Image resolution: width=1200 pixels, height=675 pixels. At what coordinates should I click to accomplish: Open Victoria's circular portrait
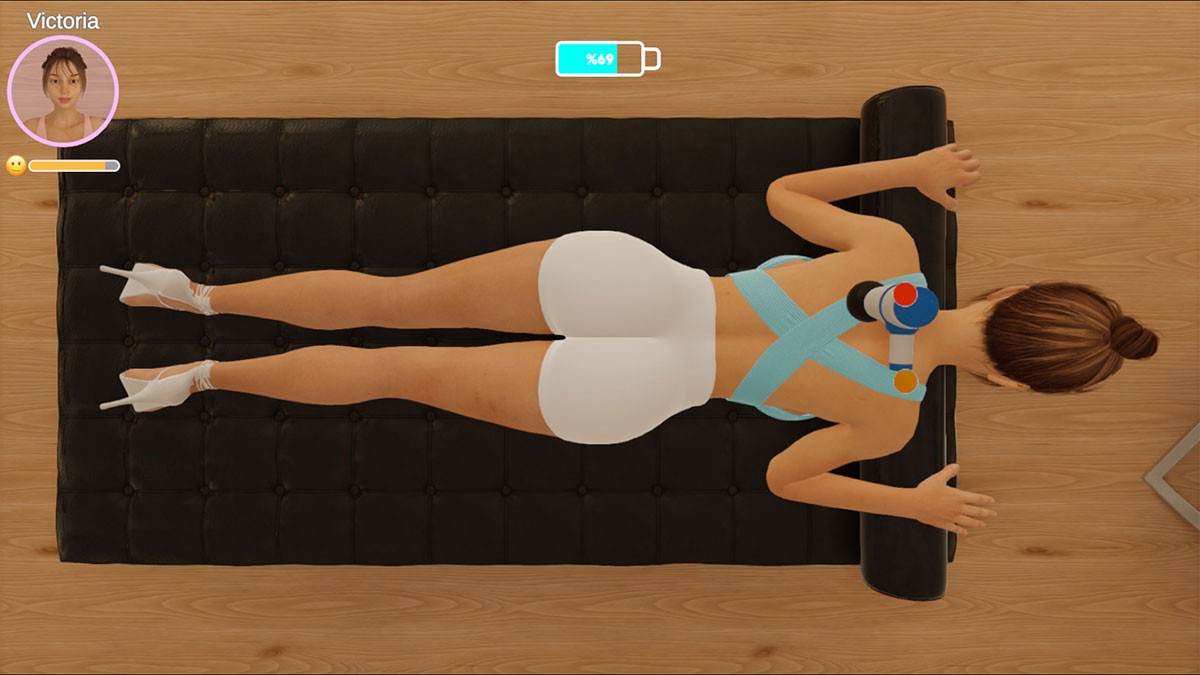(x=63, y=91)
